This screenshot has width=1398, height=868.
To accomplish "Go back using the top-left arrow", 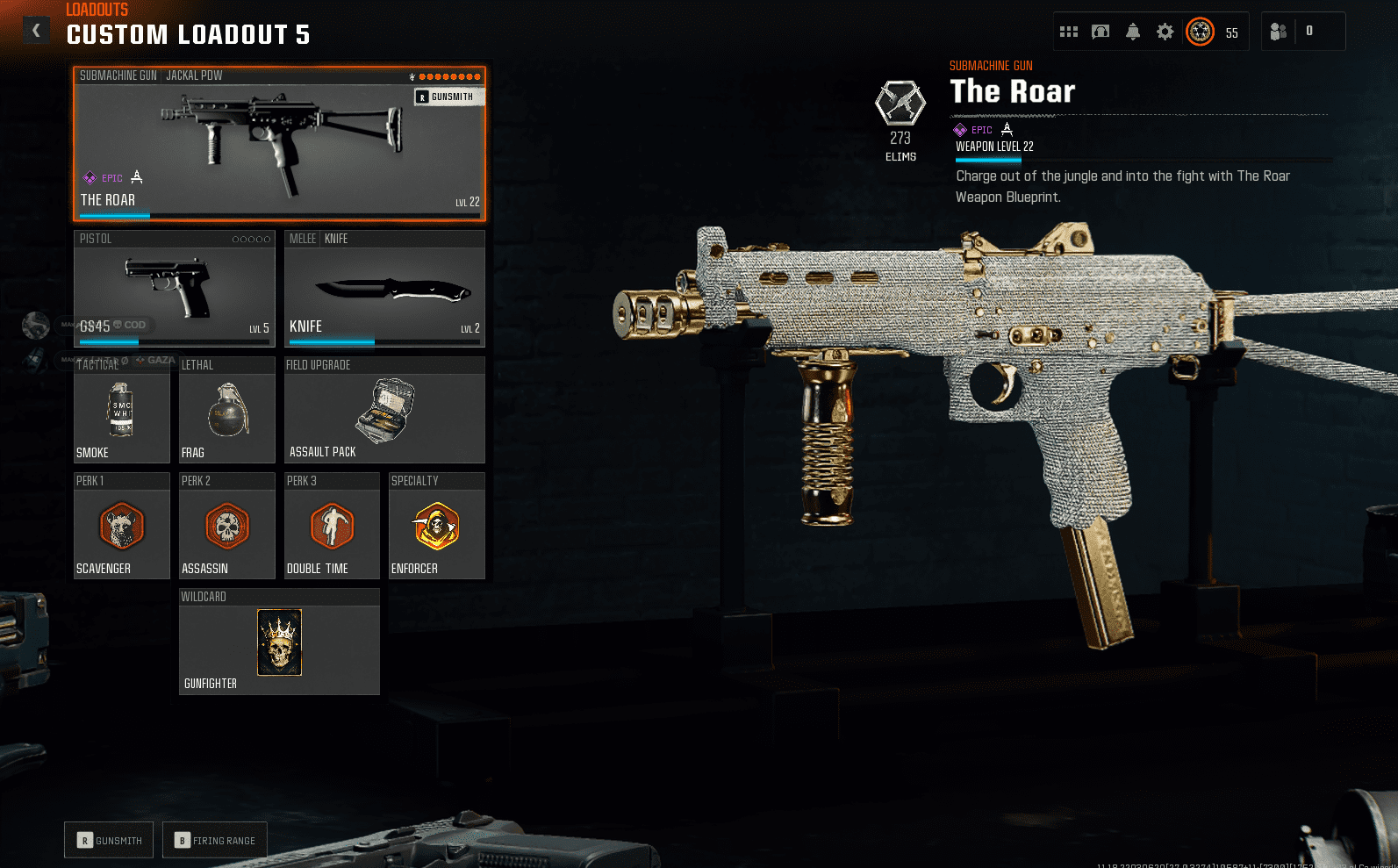I will tap(36, 31).
